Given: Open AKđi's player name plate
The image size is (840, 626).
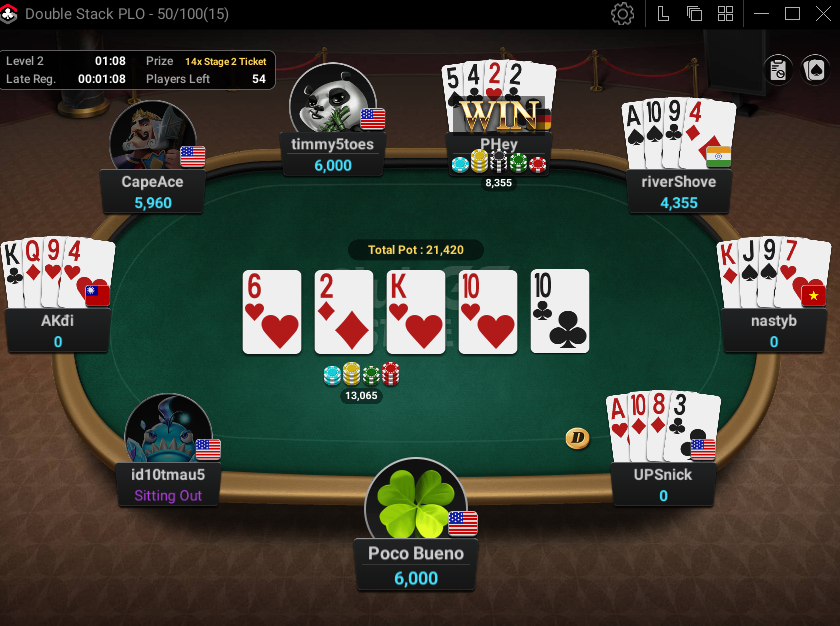Looking at the screenshot, I should [58, 331].
